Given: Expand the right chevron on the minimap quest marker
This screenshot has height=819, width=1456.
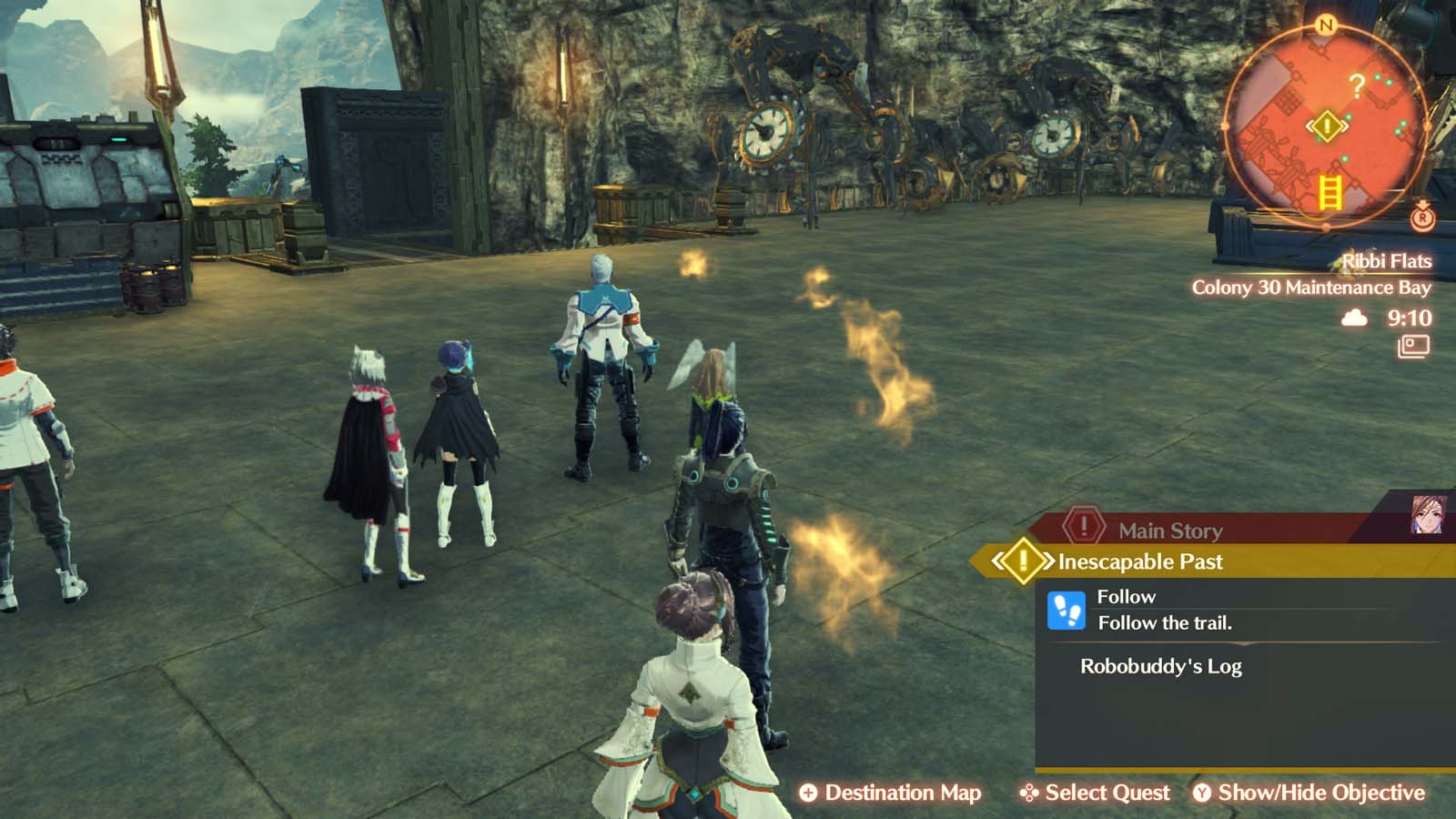Looking at the screenshot, I should click(x=1345, y=126).
